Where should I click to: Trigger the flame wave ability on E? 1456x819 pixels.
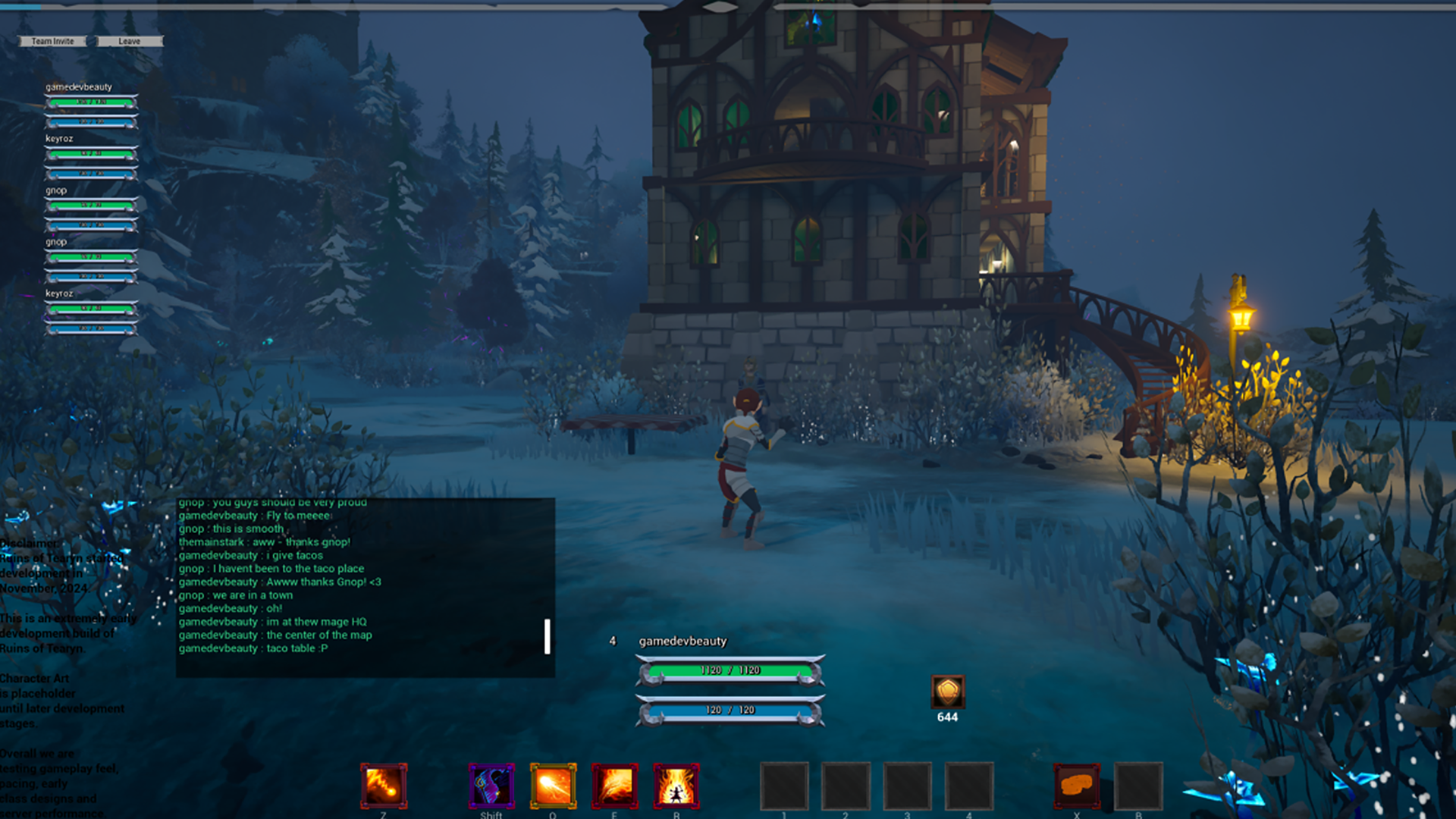(614, 786)
